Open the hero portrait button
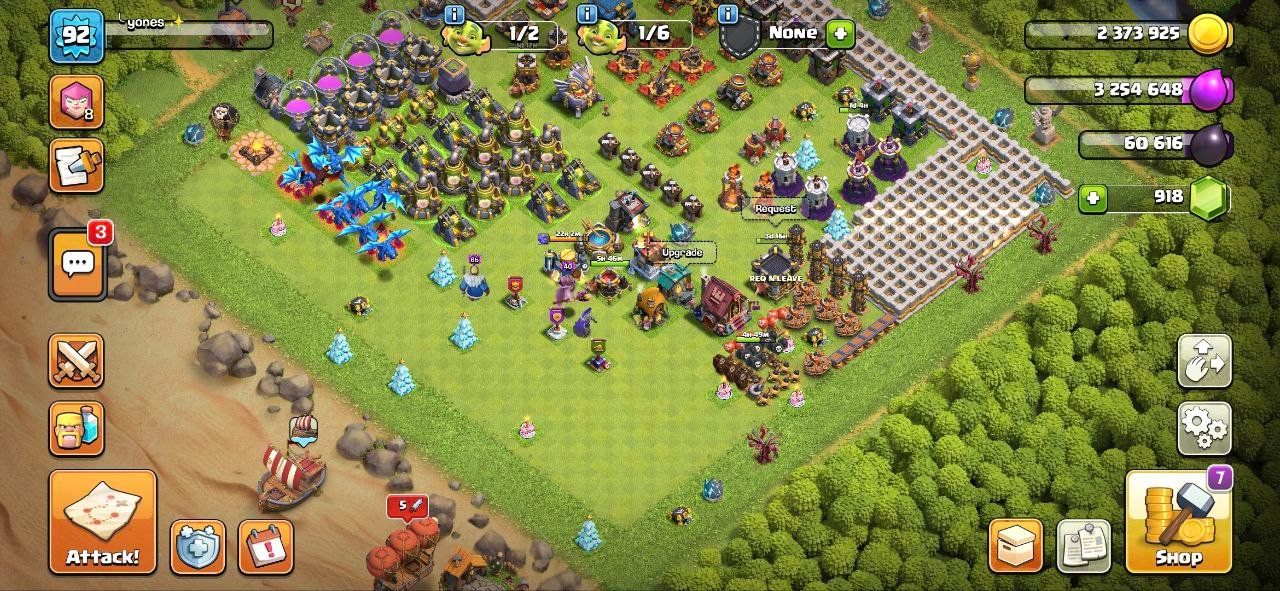This screenshot has height=591, width=1280. tap(76, 102)
